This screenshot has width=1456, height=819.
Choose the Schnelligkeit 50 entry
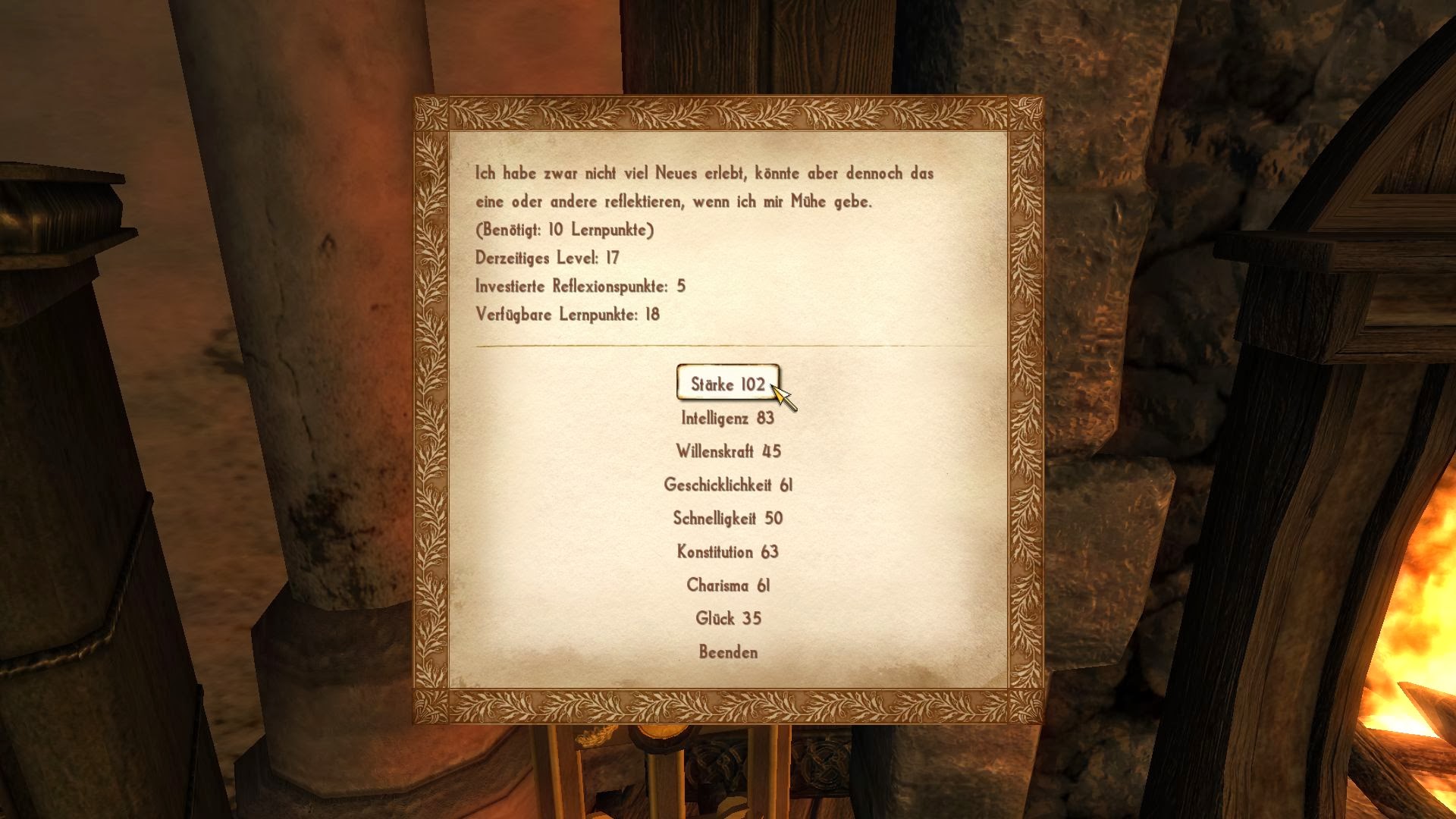point(727,518)
